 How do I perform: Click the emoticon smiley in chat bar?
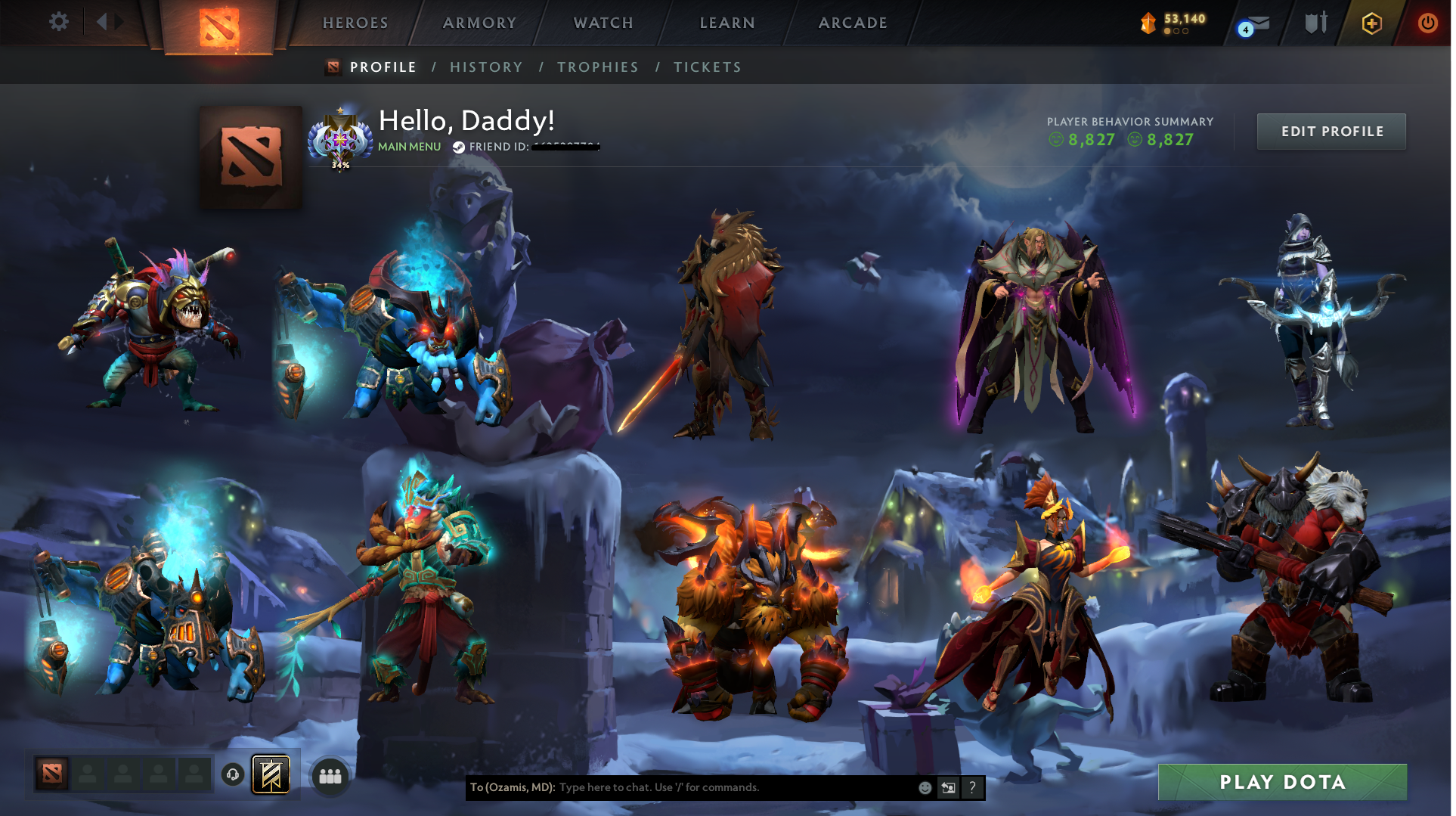point(924,787)
